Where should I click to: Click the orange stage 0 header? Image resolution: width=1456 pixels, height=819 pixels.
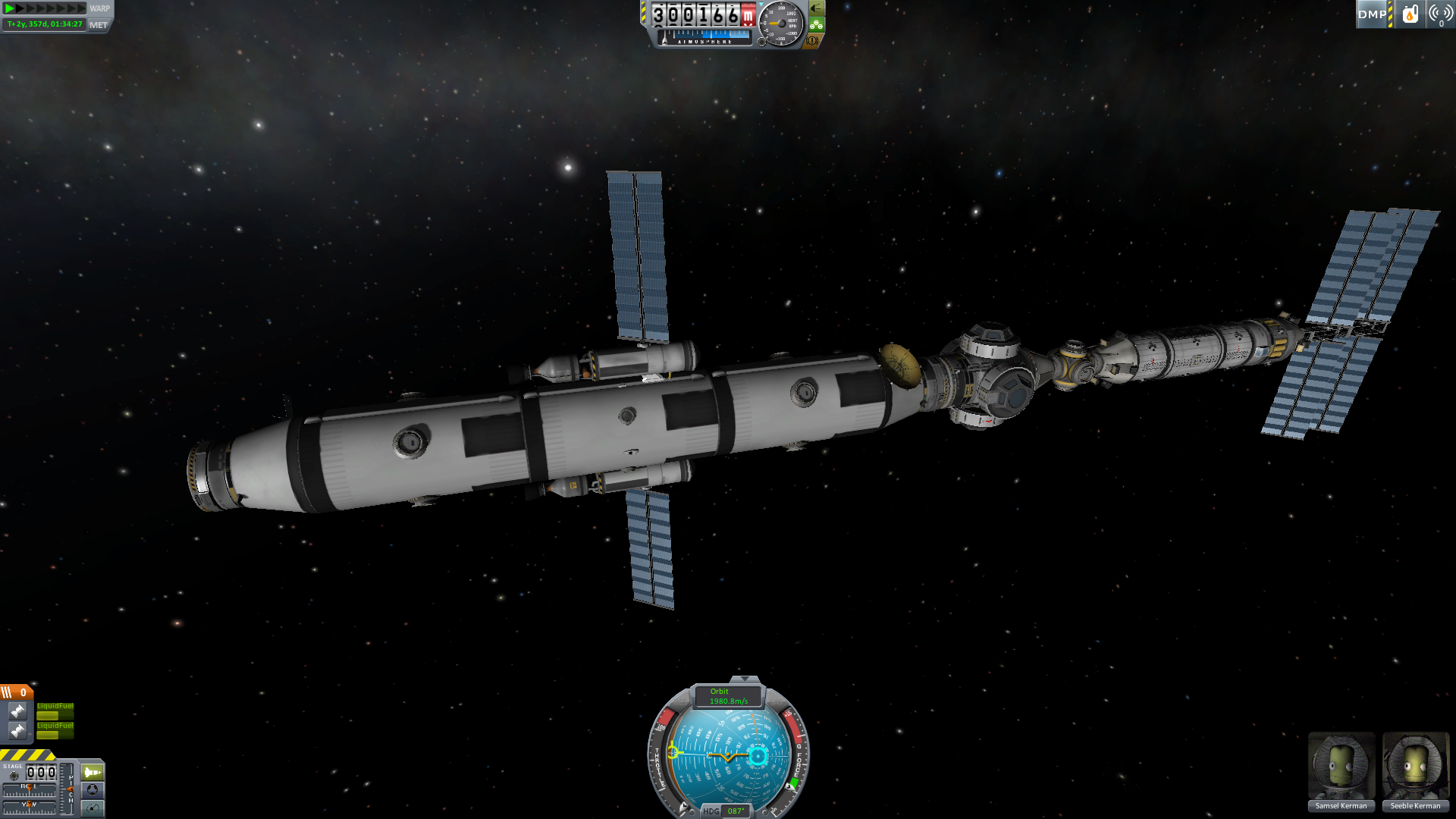pyautogui.click(x=16, y=692)
